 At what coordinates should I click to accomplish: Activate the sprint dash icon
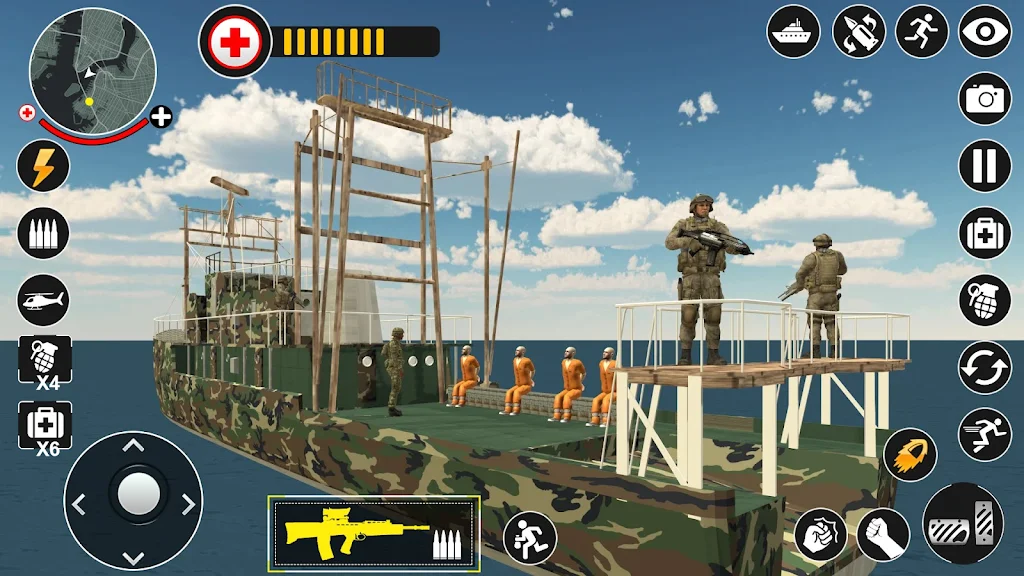[986, 434]
